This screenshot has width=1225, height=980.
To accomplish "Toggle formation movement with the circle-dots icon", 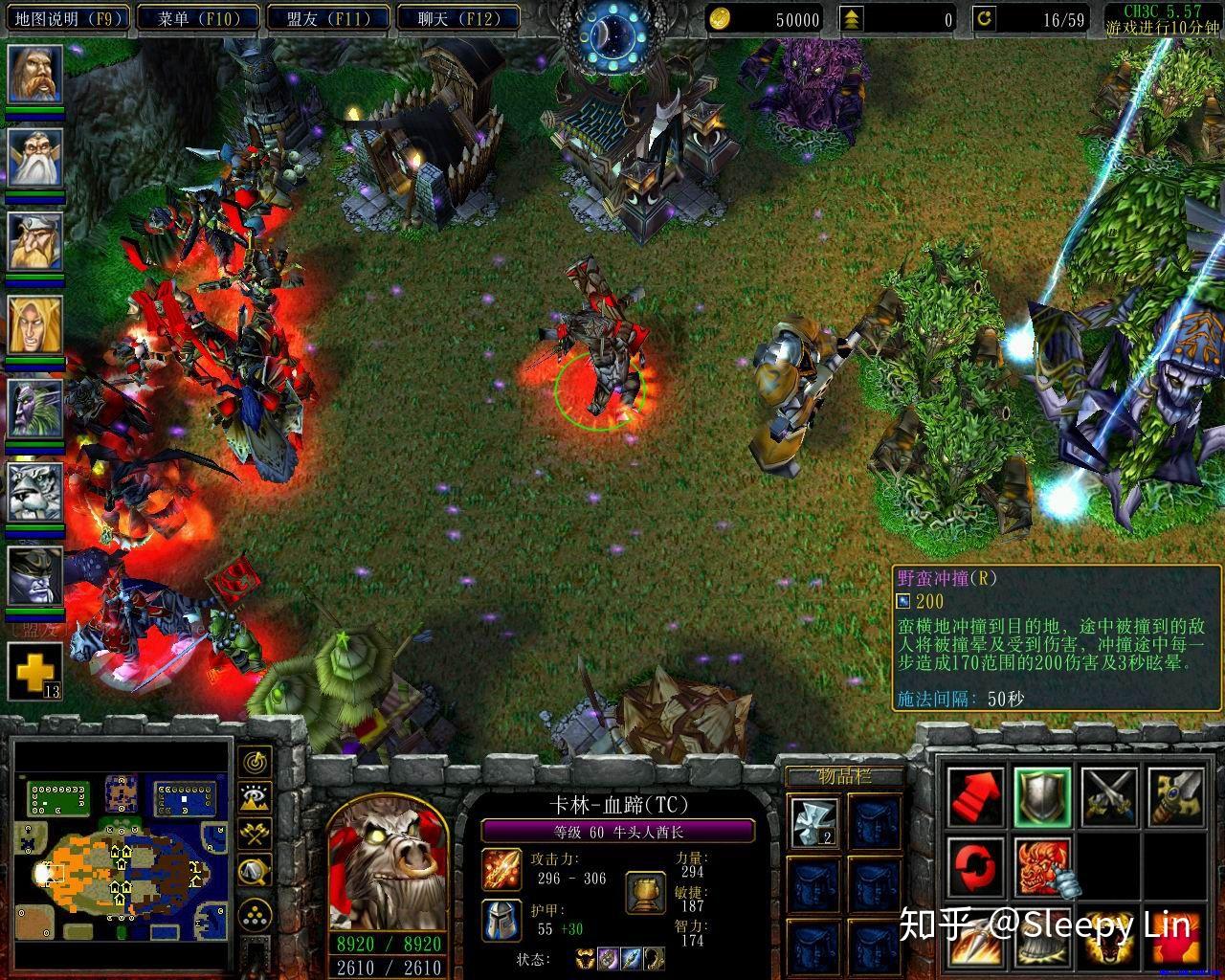I will (256, 913).
